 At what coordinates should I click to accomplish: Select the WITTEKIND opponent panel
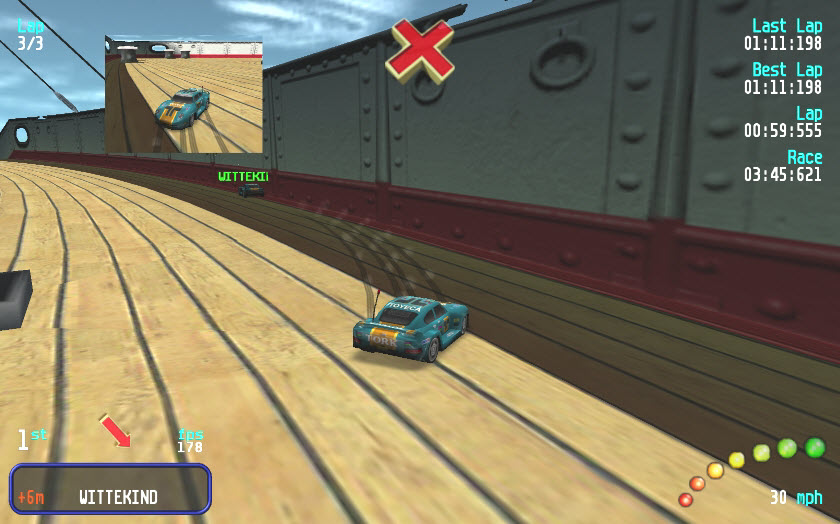pyautogui.click(x=110, y=489)
